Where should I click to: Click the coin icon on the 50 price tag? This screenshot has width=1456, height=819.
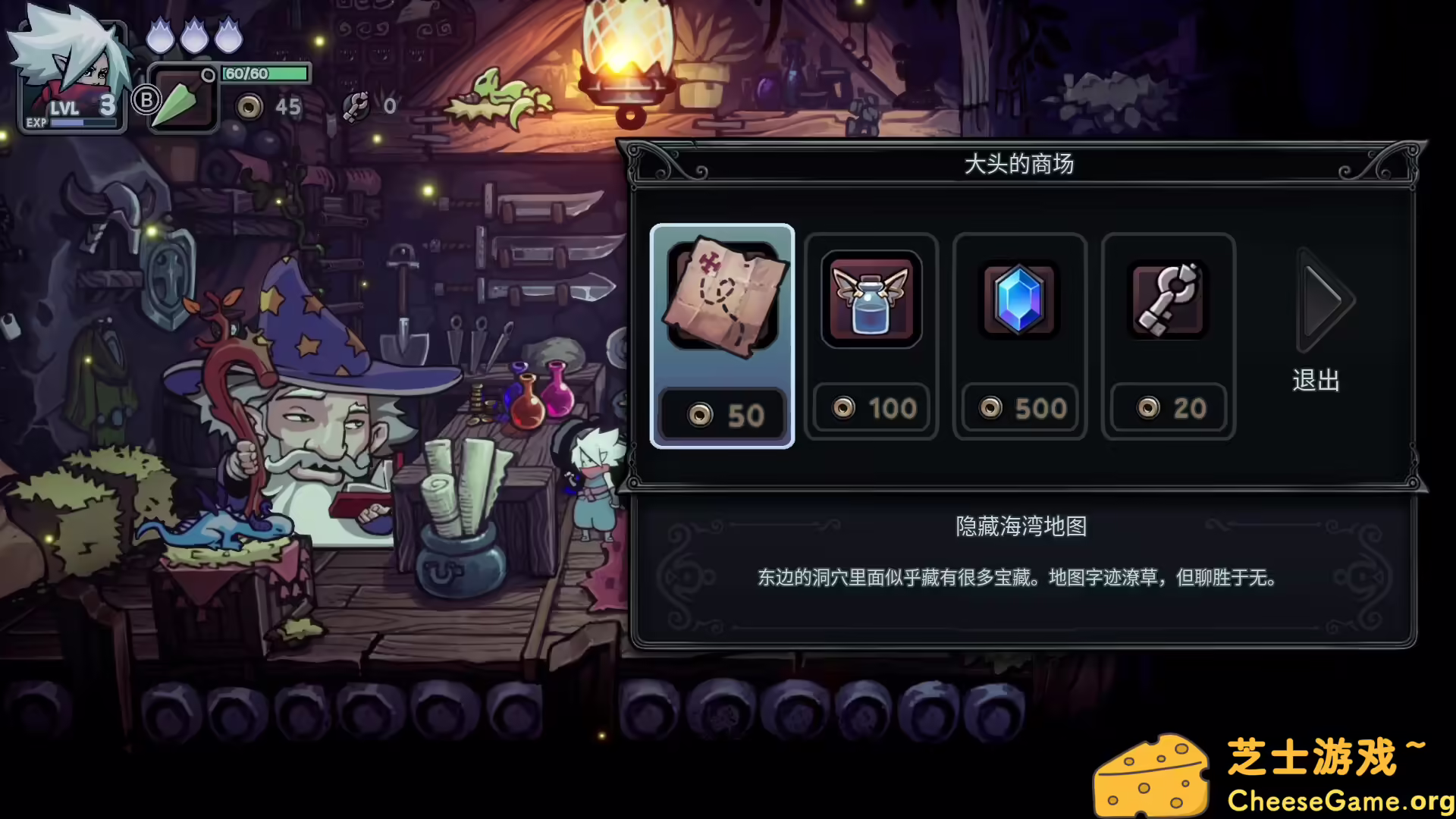699,414
